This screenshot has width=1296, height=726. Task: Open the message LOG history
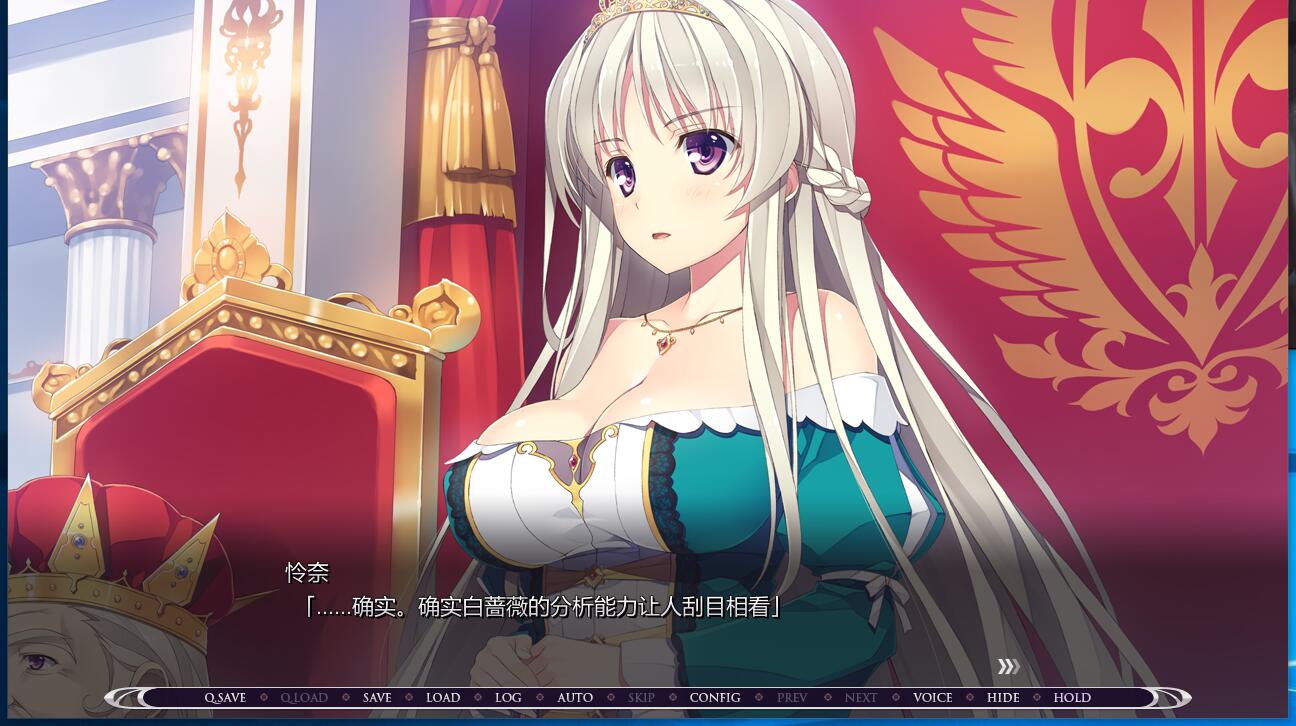[508, 697]
